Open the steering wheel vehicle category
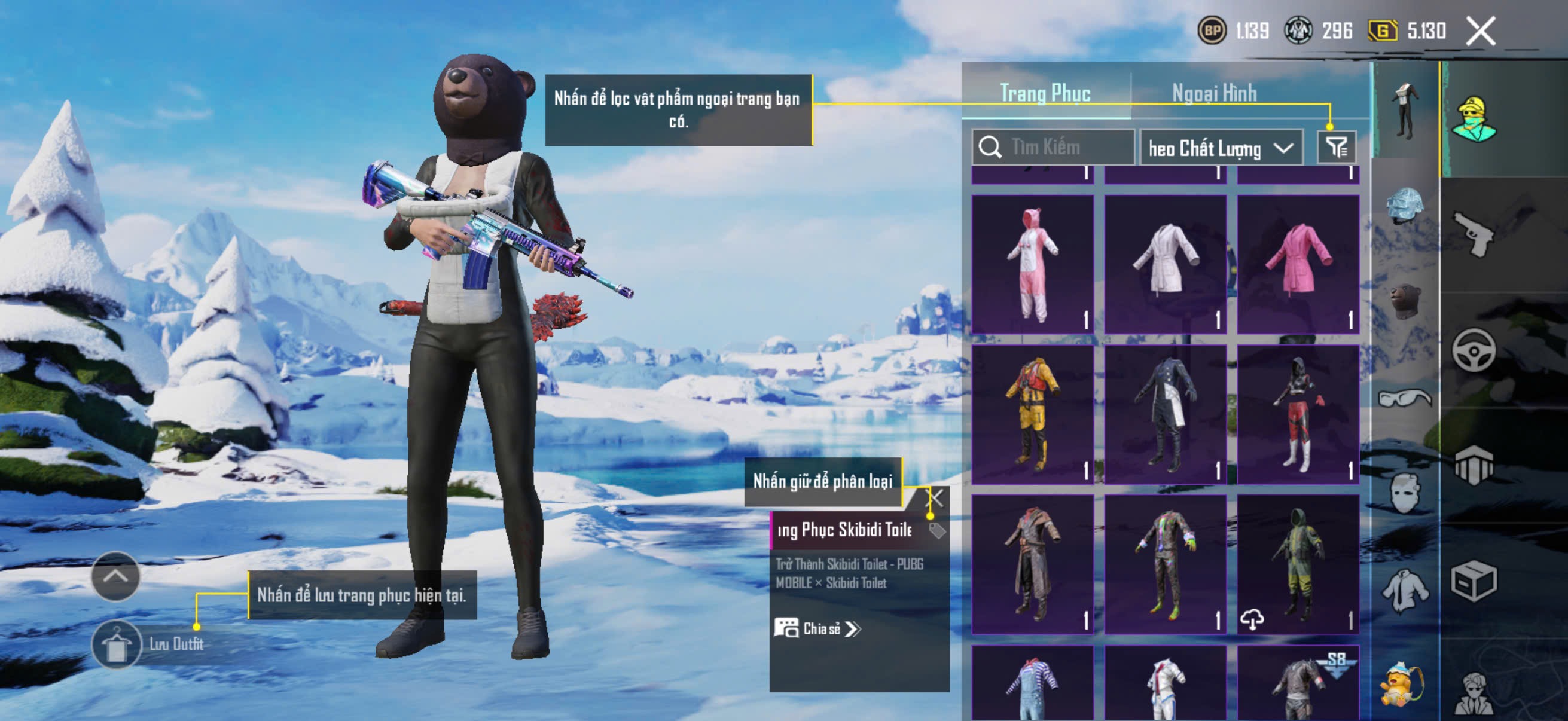The image size is (1568, 721). pos(1473,350)
